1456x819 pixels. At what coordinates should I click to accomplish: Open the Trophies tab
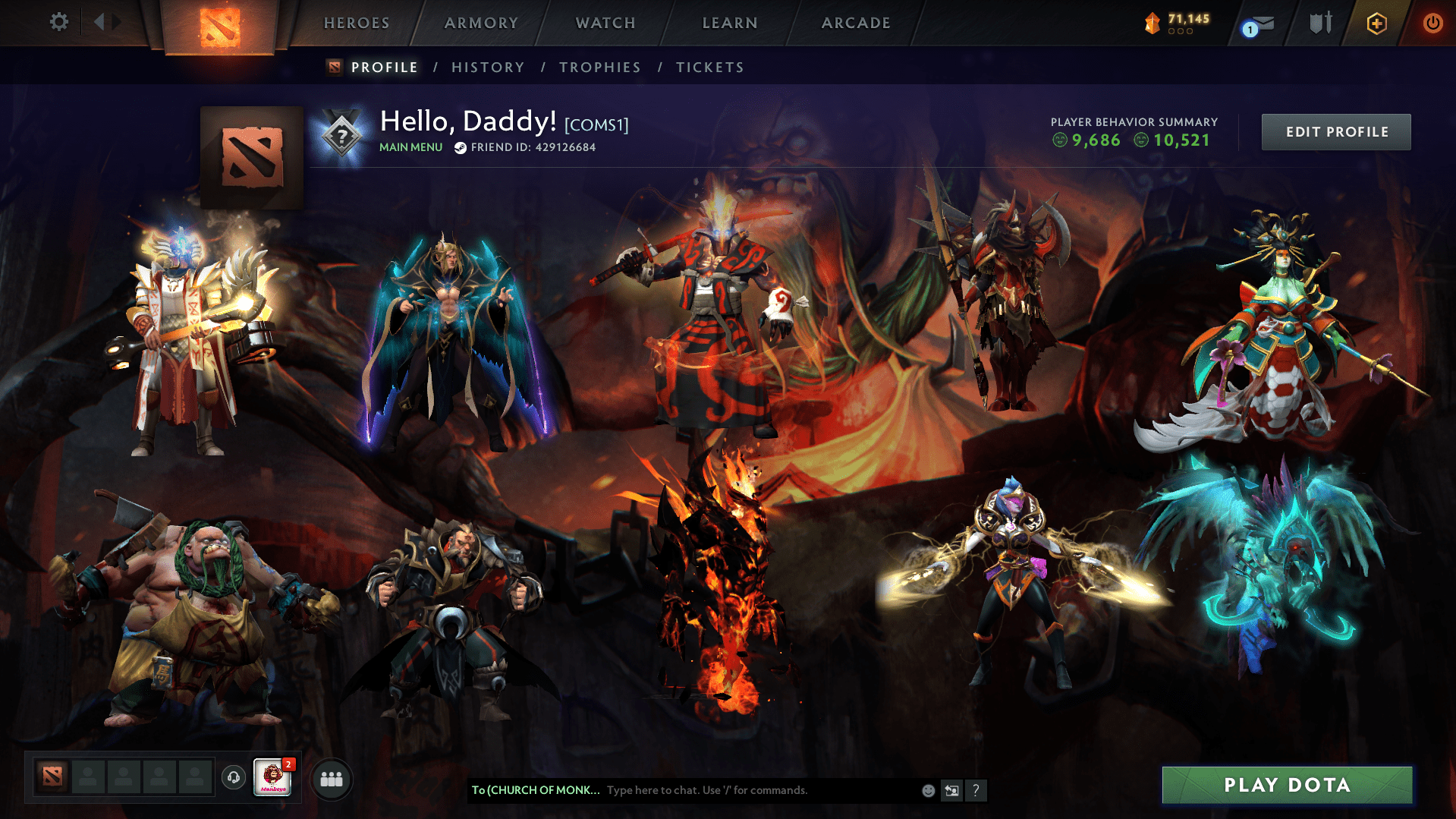599,67
